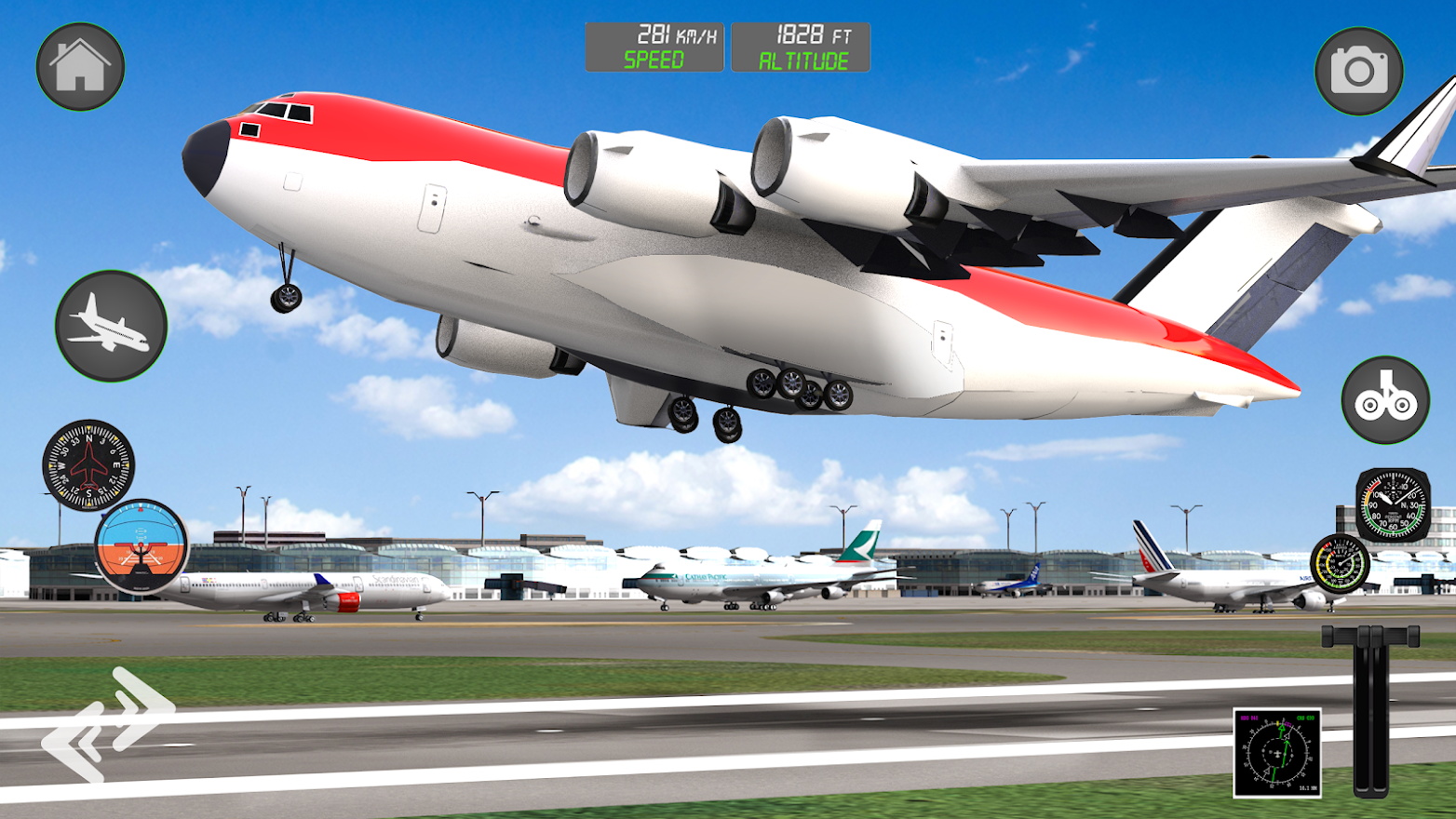This screenshot has width=1456, height=819.
Task: Open the radar navigation minimap
Action: [x=1276, y=753]
